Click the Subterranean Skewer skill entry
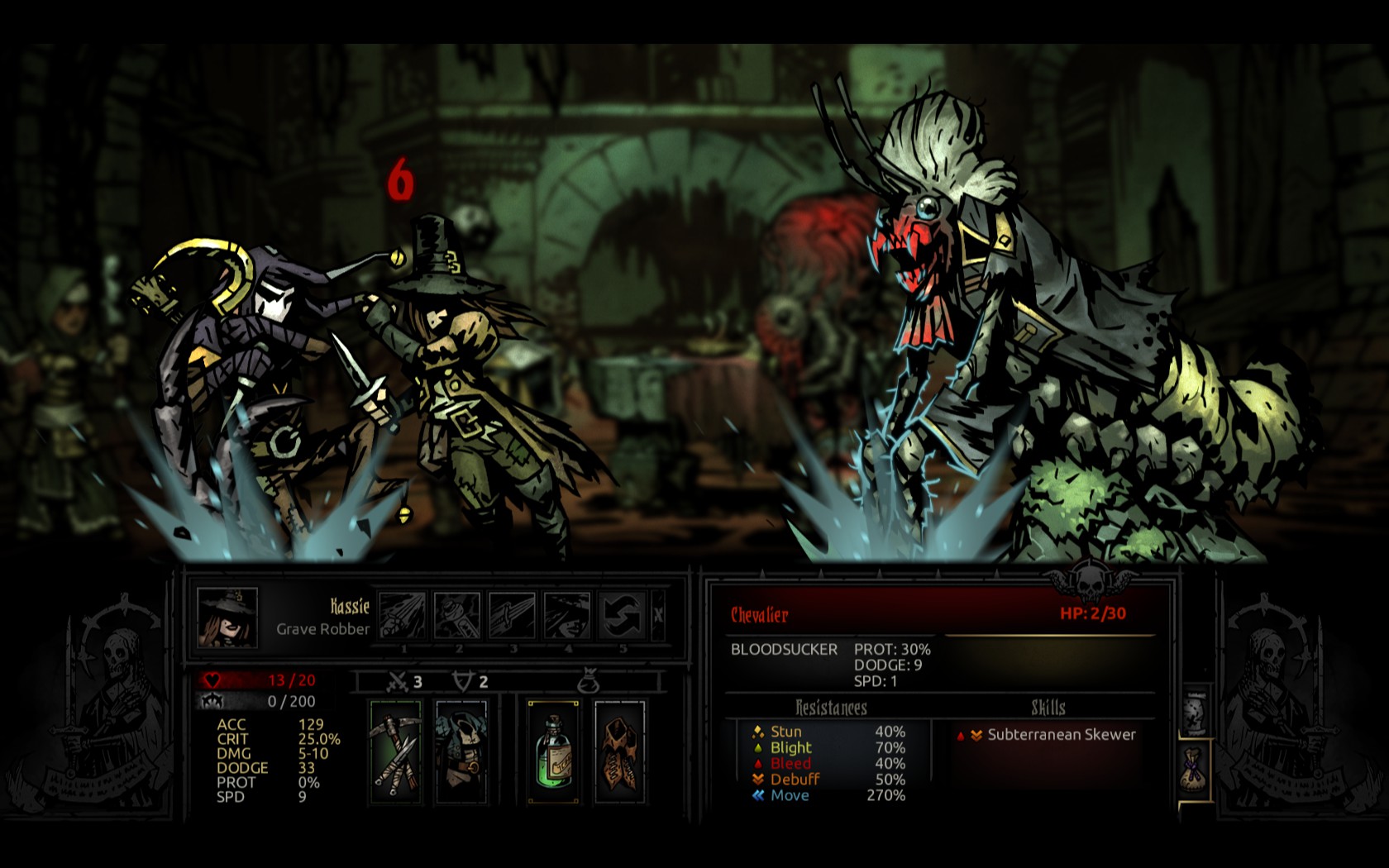The height and width of the screenshot is (868, 1389). 1061,735
